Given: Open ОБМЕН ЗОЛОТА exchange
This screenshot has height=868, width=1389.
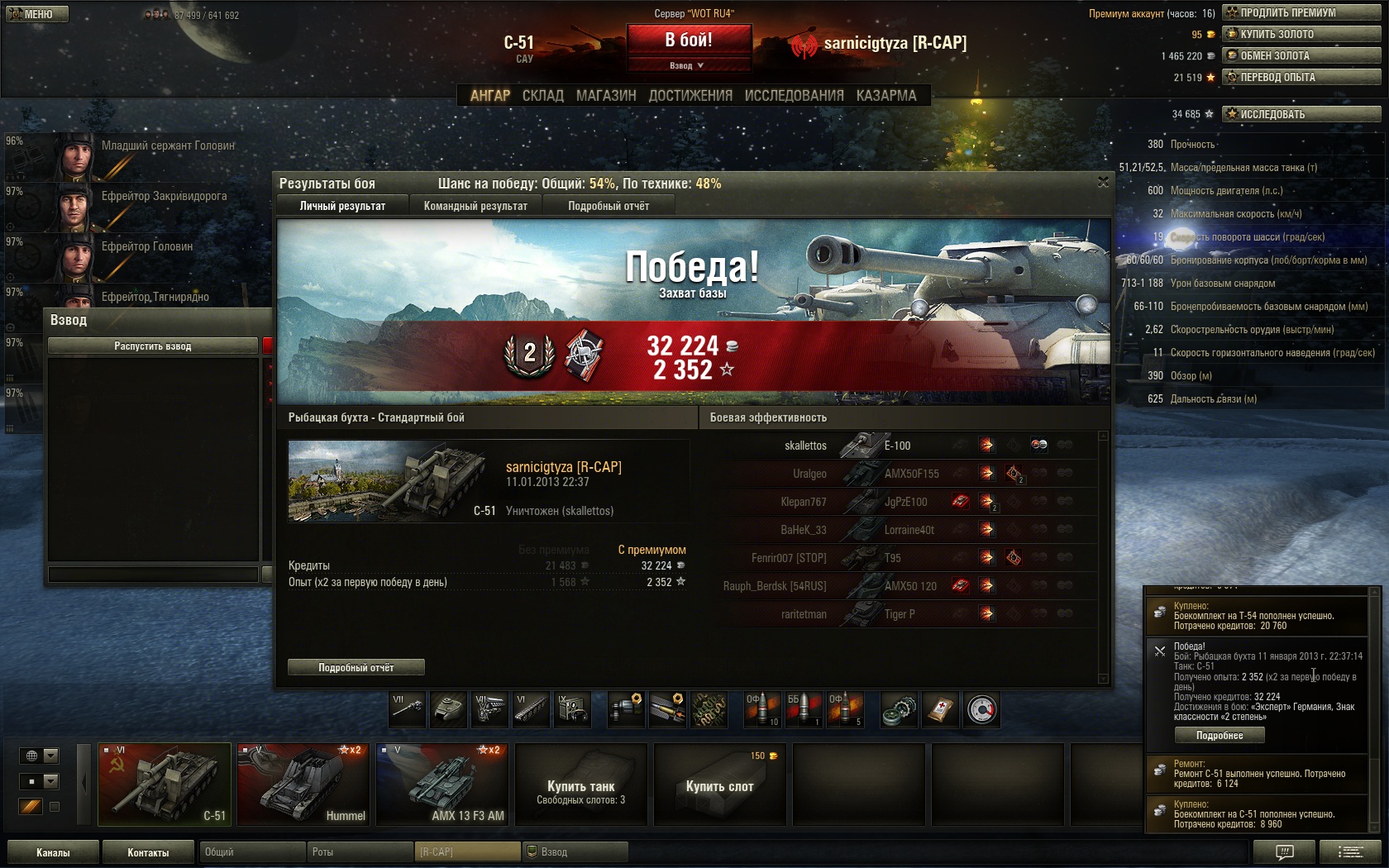Looking at the screenshot, I should 1301,55.
